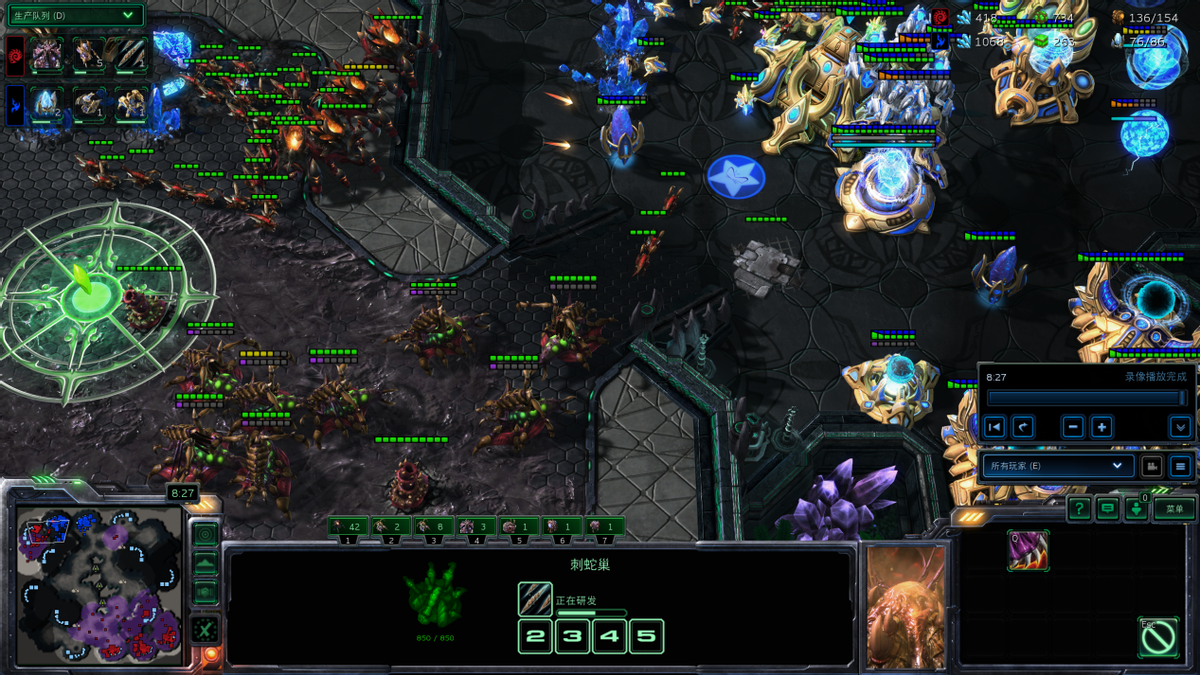Select control group 1 with 42 units
Viewport: 1200px width, 675px height.
coord(347,527)
